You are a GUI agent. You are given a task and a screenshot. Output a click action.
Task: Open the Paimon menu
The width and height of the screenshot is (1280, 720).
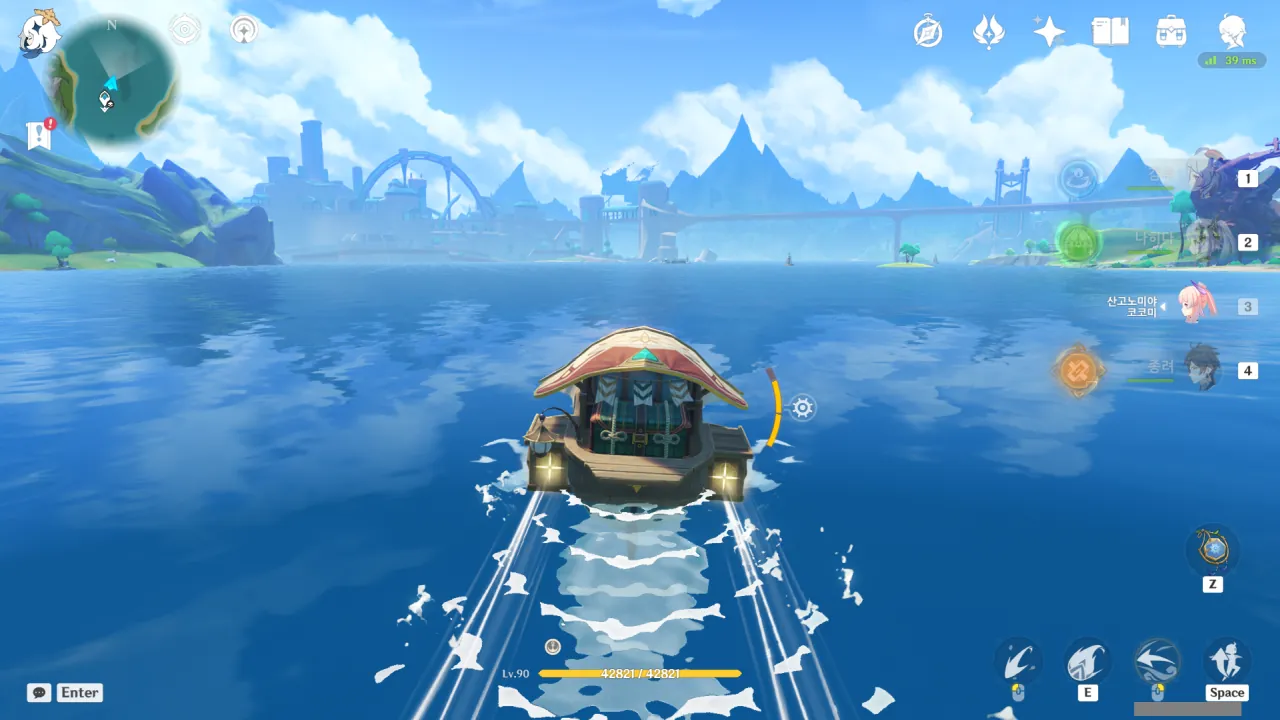coord(40,33)
